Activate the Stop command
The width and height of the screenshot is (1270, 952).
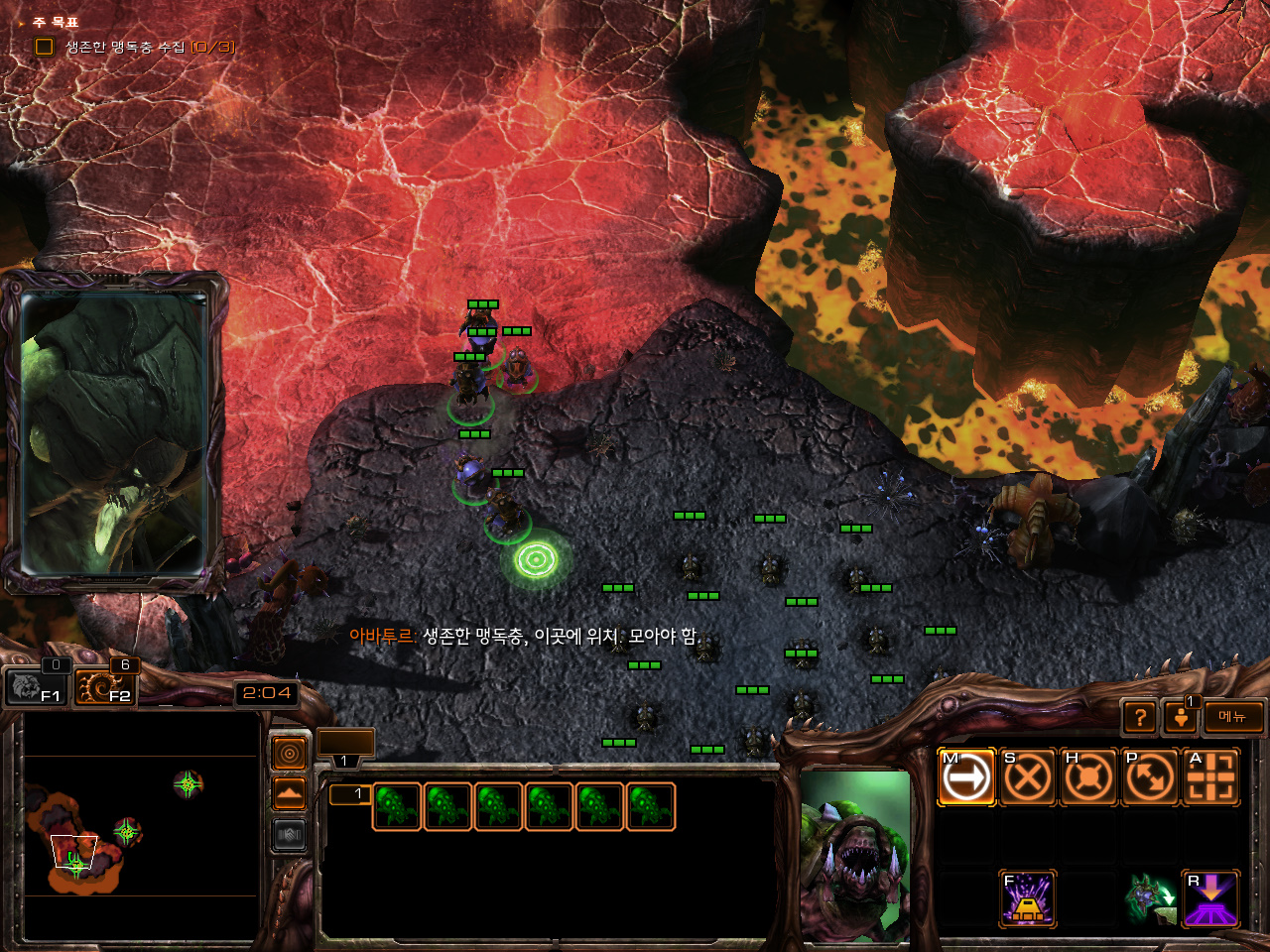1027,776
